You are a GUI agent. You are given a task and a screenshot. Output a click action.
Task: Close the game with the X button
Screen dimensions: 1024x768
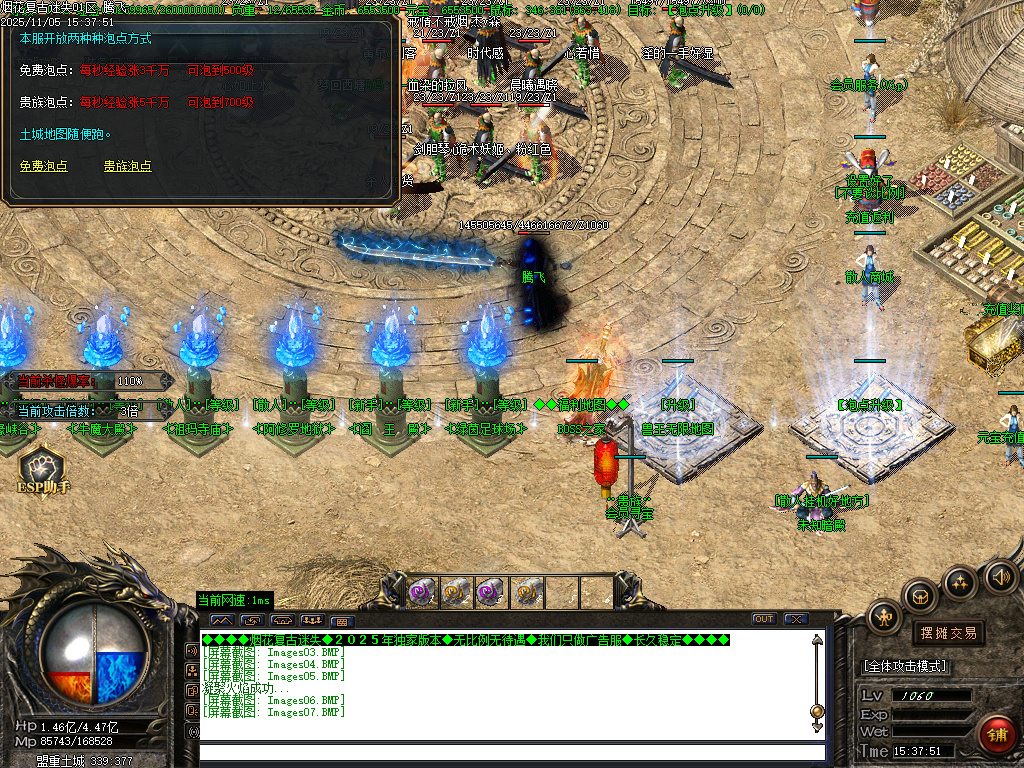tap(796, 619)
